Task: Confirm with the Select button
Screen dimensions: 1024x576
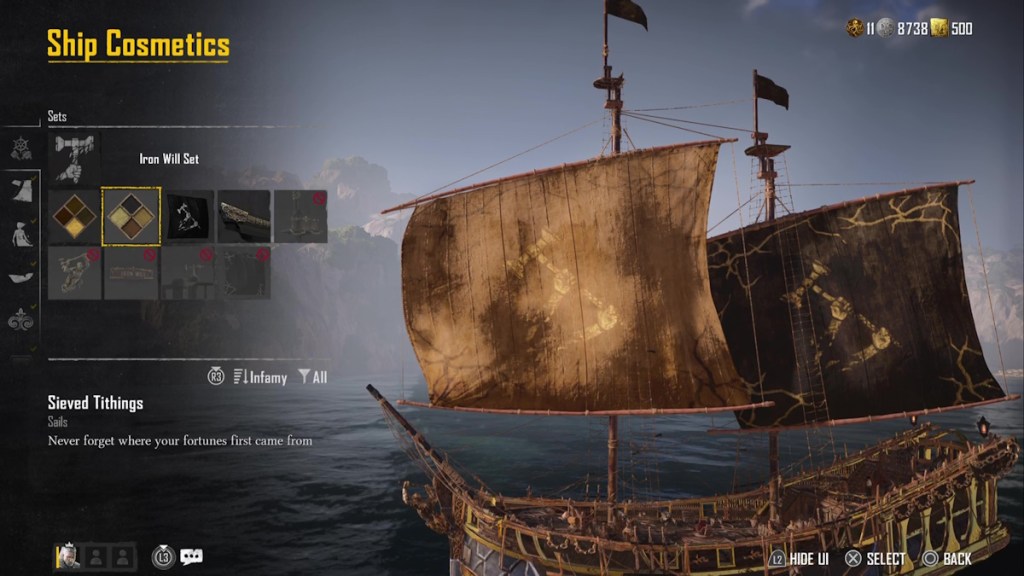Action: pyautogui.click(x=875, y=559)
